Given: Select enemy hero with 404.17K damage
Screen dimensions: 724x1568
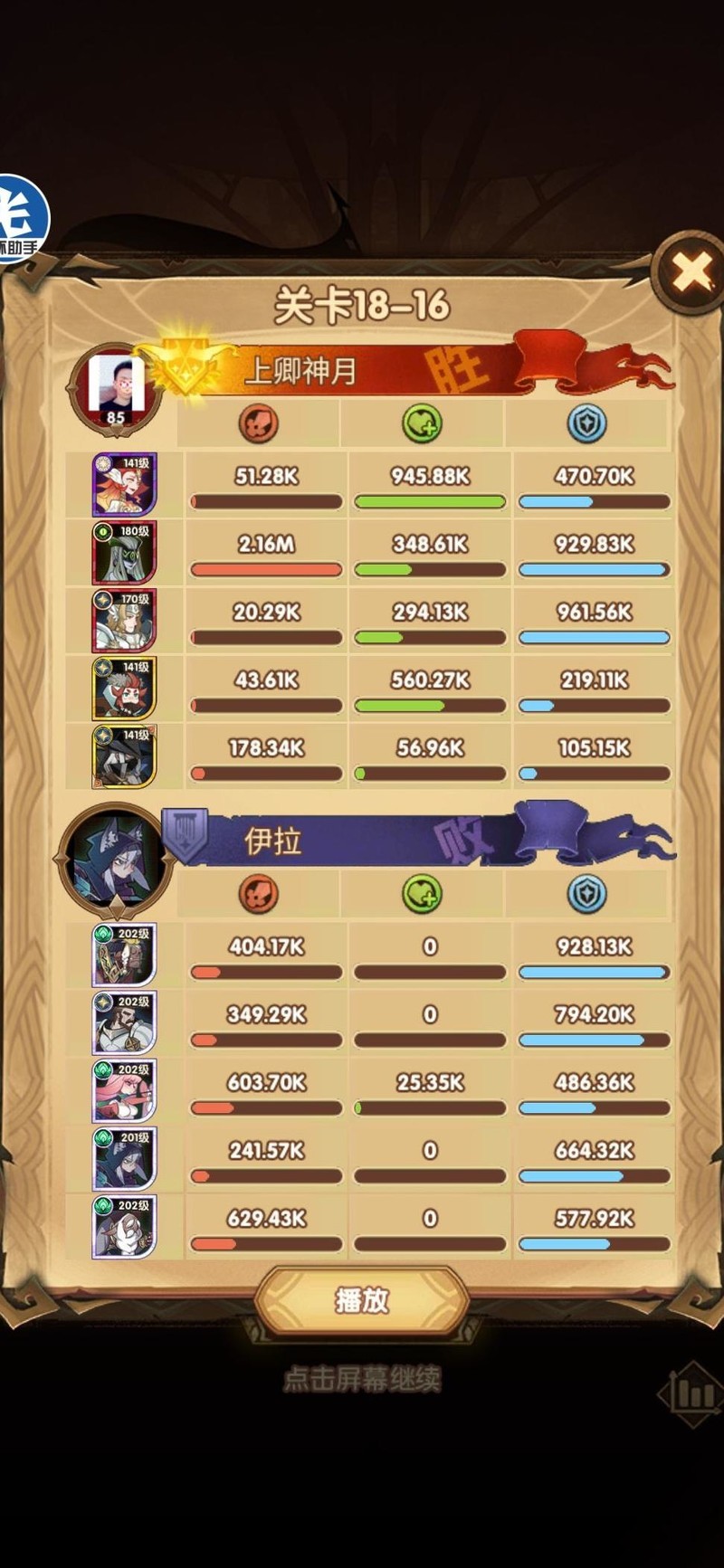Looking at the screenshot, I should pyautogui.click(x=124, y=955).
